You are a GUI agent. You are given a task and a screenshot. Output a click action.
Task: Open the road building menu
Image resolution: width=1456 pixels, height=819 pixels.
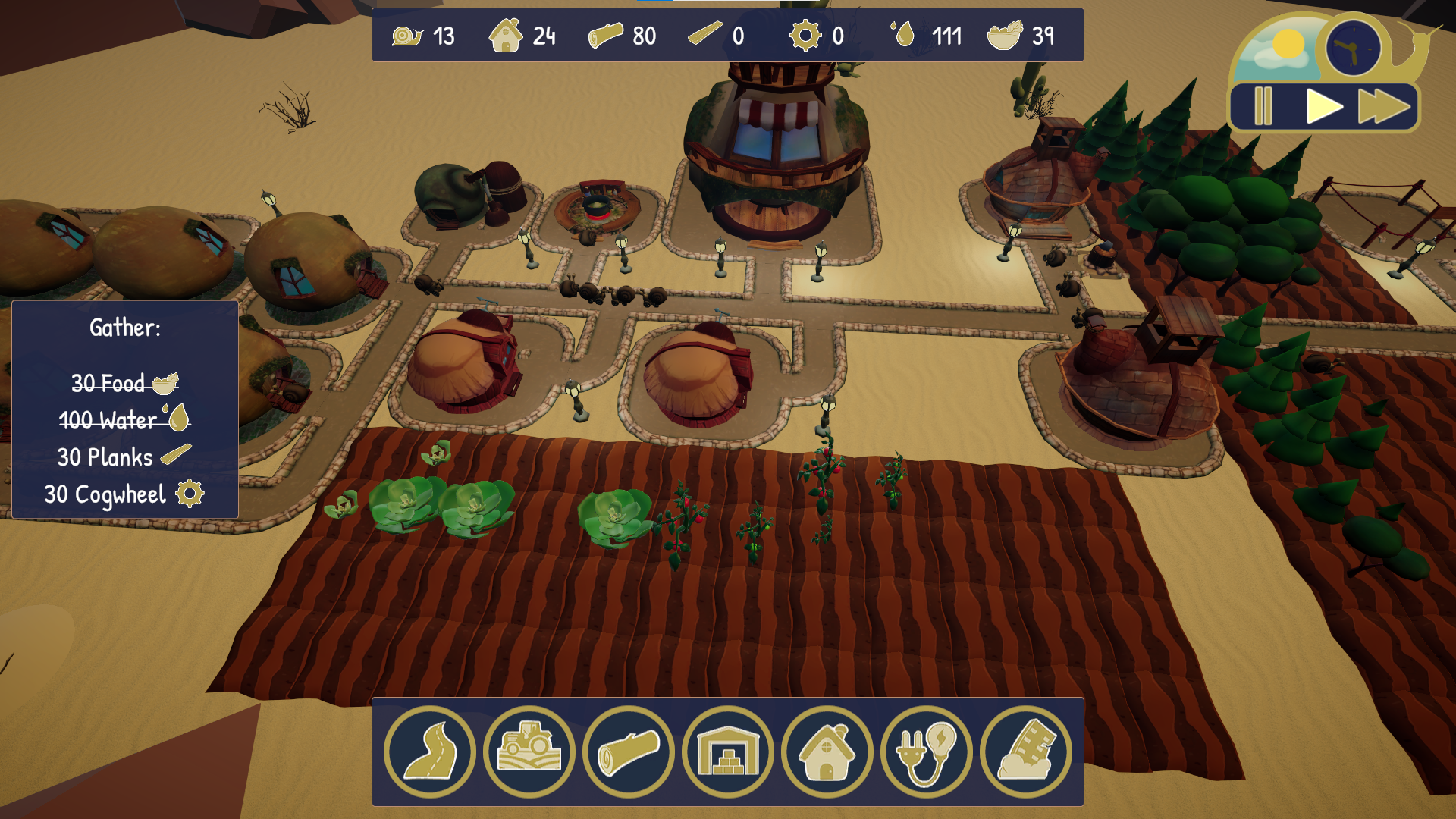coord(430,752)
